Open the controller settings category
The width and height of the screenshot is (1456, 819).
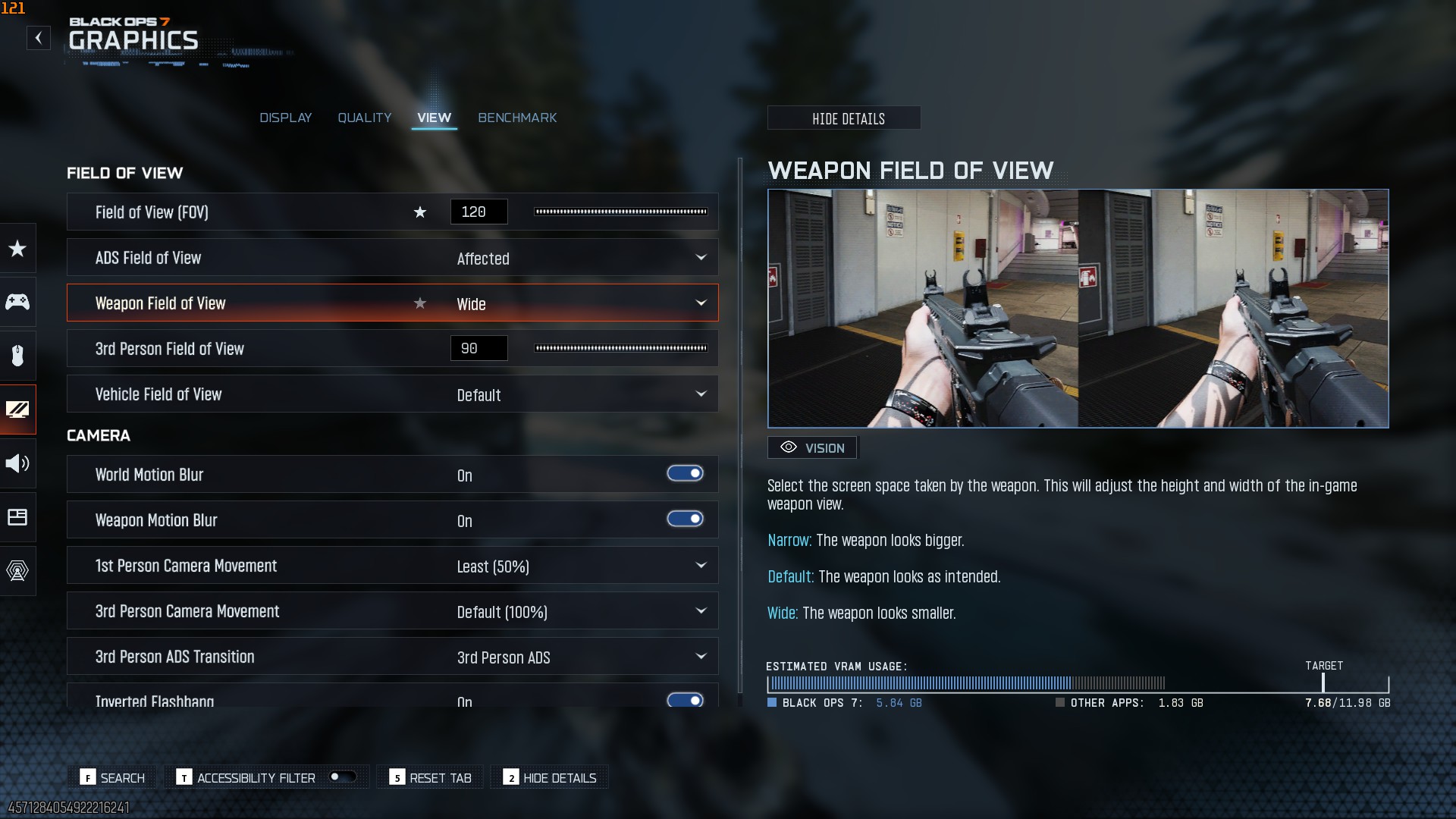[17, 302]
